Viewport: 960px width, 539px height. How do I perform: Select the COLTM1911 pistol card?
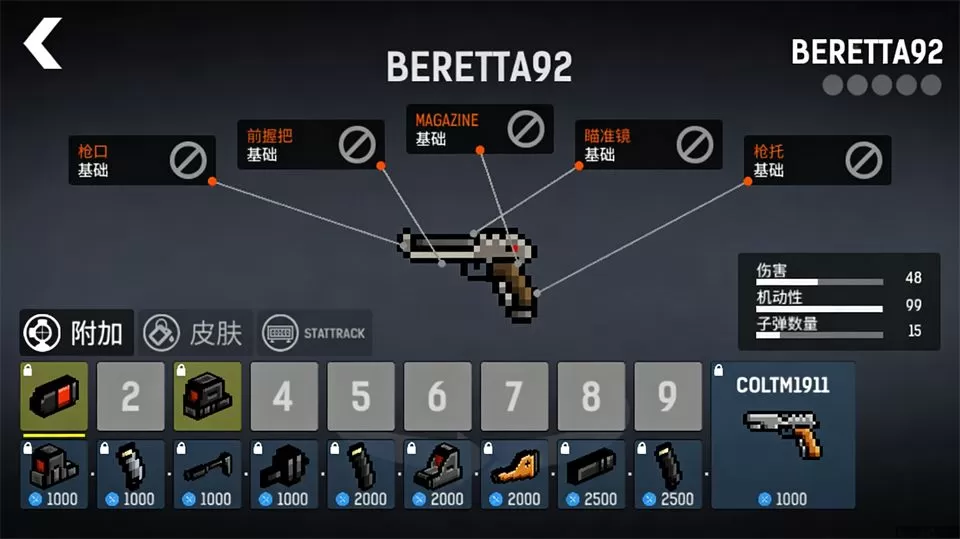coord(783,434)
